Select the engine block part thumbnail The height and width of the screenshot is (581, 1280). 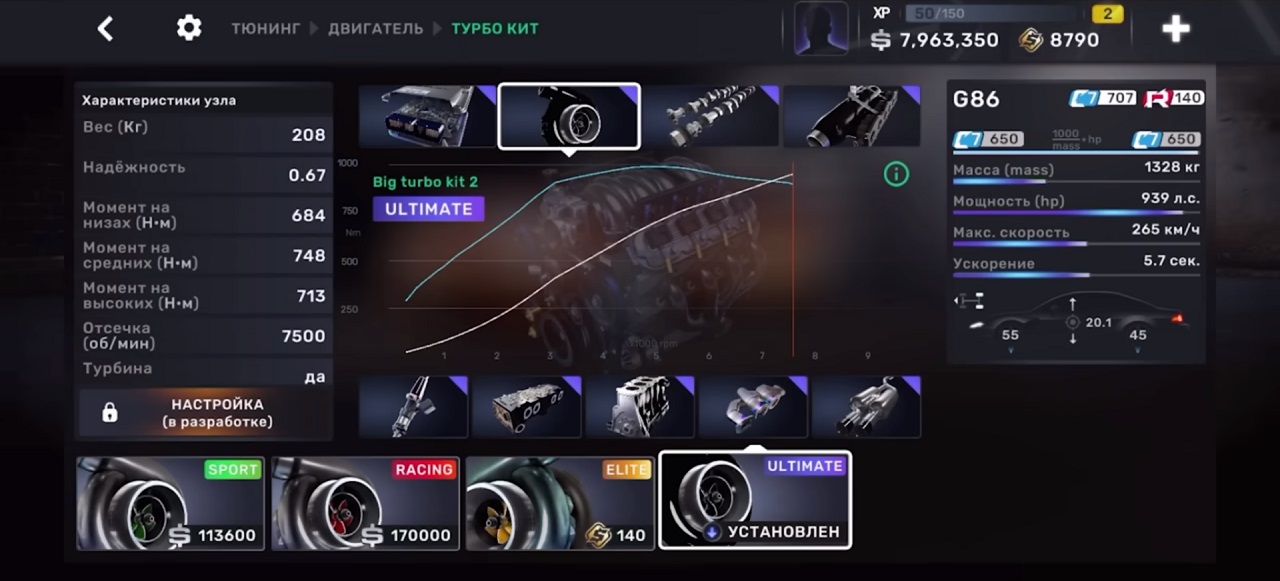[x=640, y=407]
